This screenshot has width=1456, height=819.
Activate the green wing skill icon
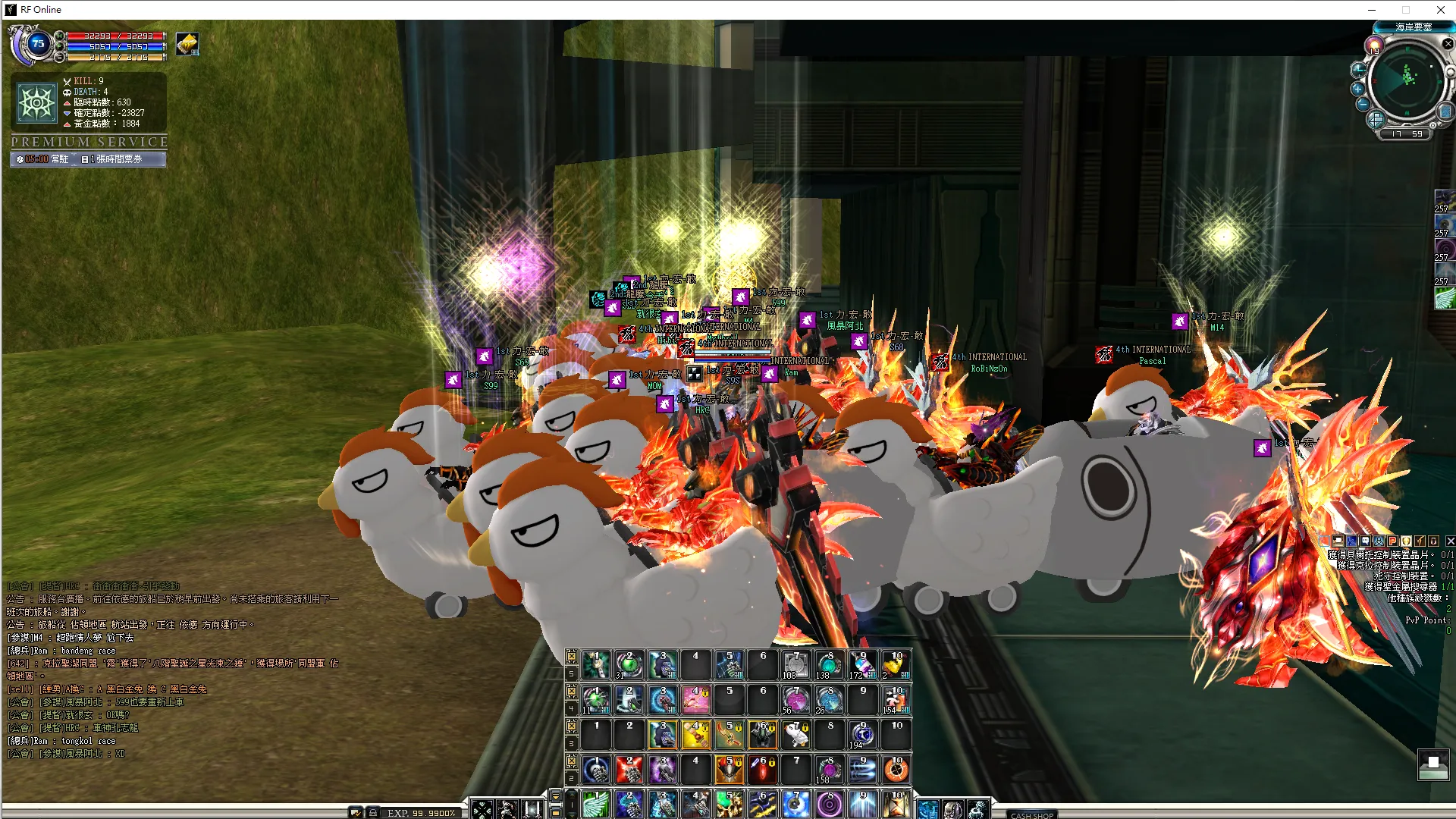(596, 805)
